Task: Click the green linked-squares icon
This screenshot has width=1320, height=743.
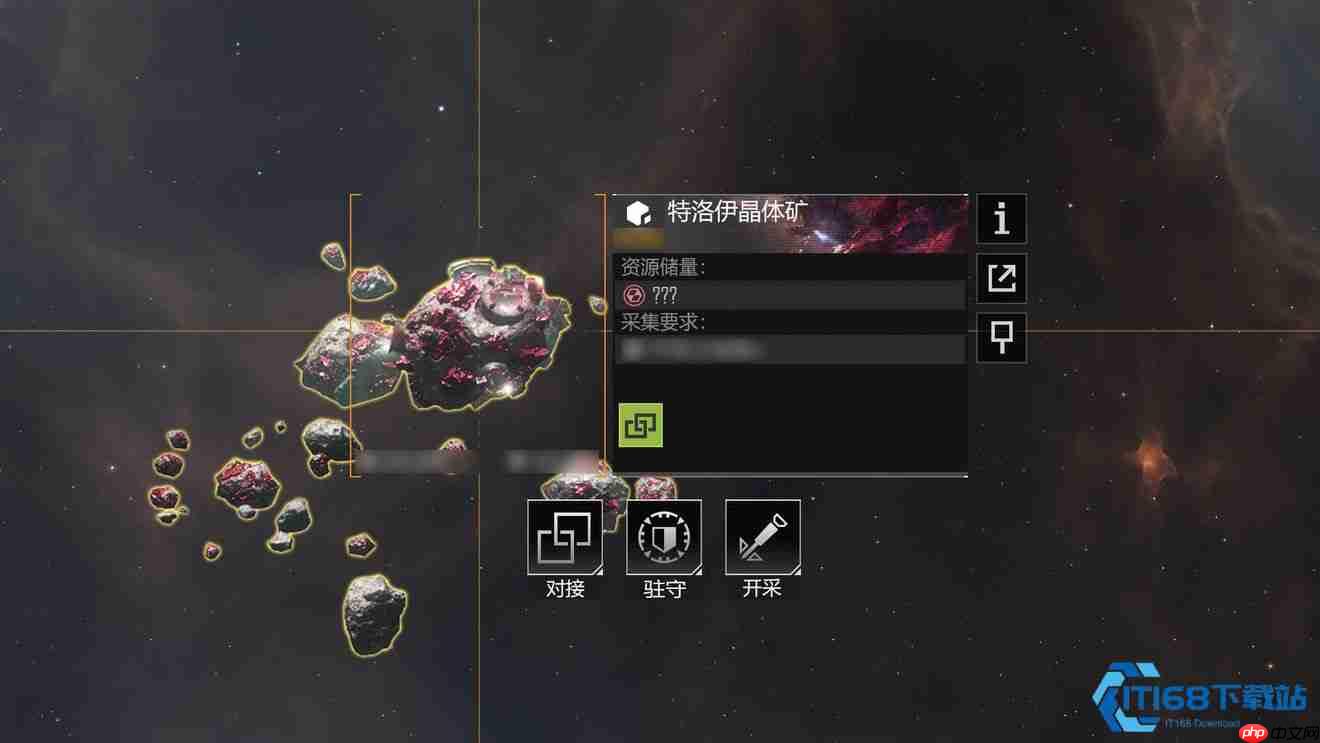Action: click(x=640, y=425)
